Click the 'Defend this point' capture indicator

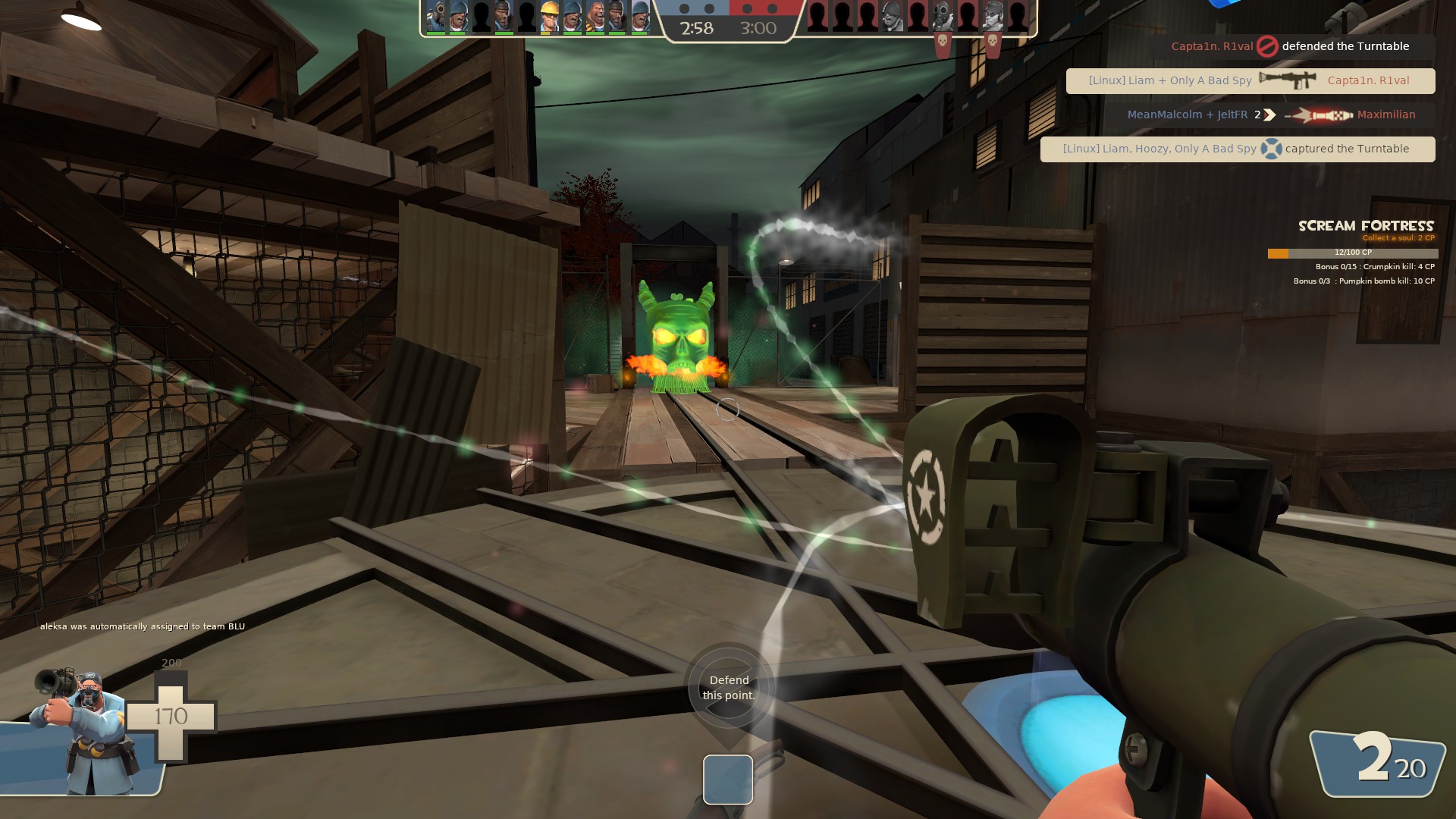pos(728,688)
